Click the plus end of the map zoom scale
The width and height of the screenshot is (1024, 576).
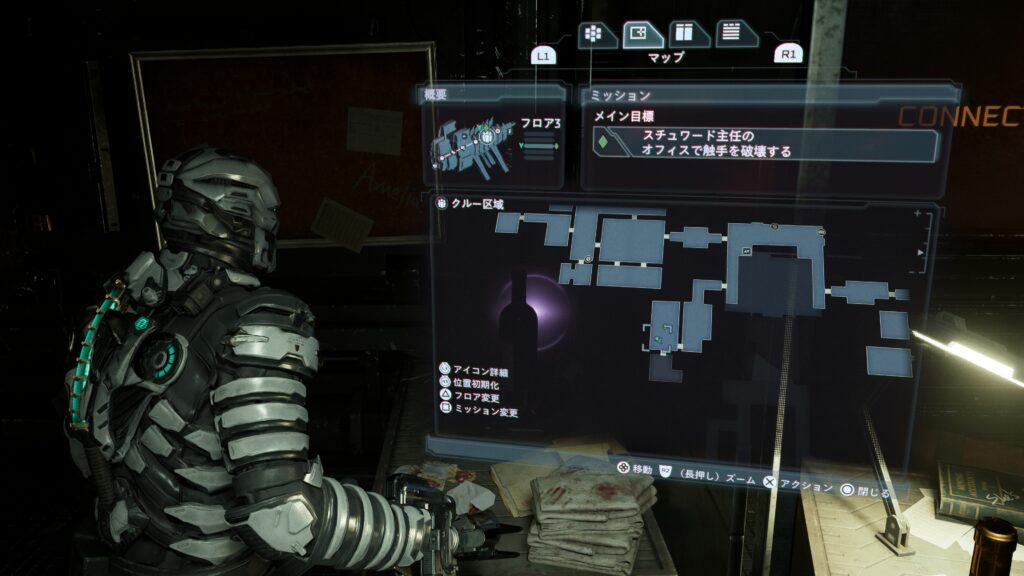point(918,215)
